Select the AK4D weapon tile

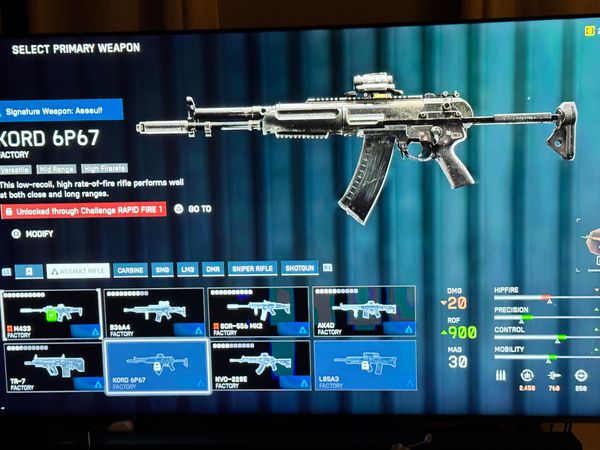pos(364,312)
